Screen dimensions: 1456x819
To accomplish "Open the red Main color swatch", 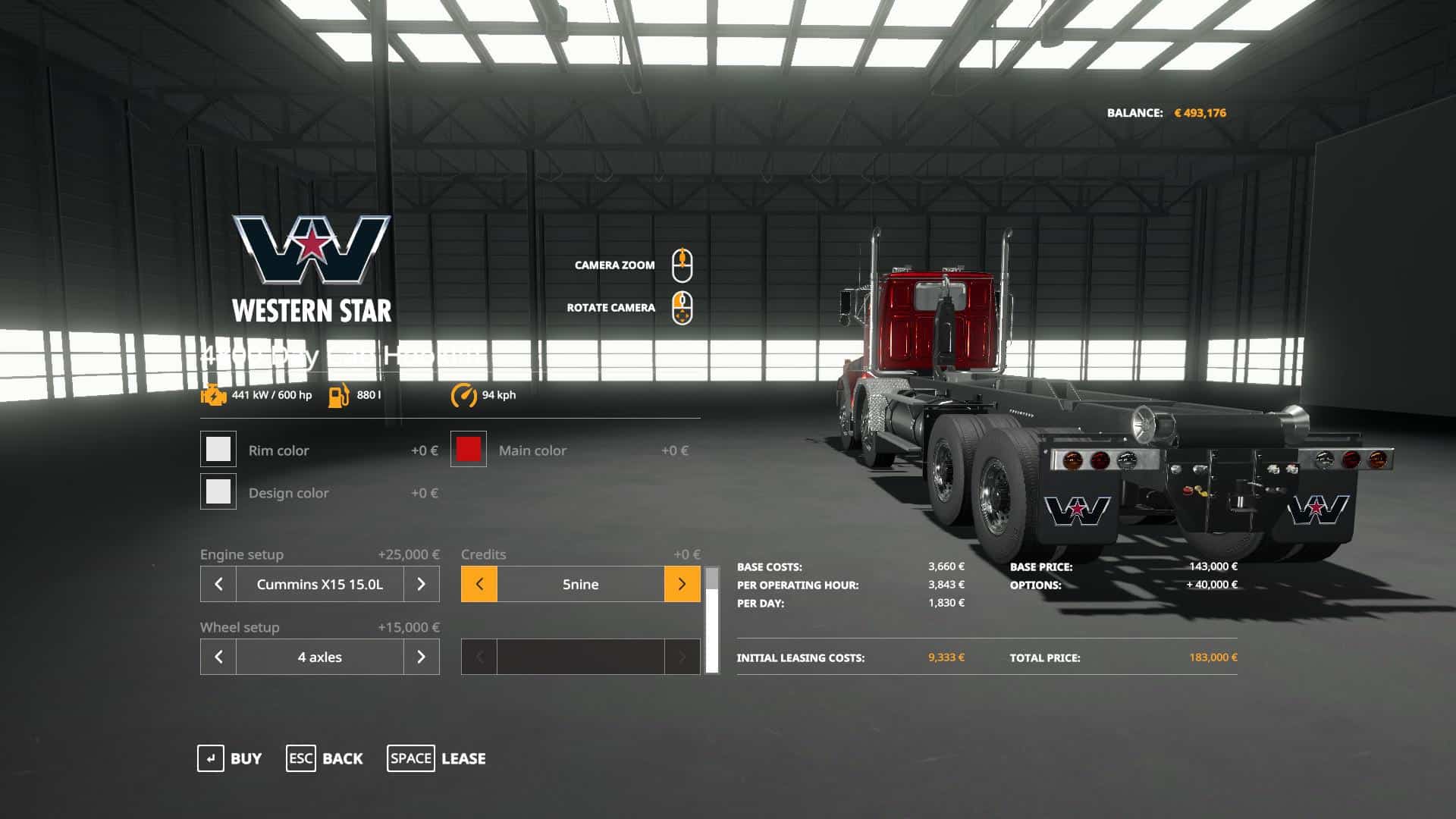I will (x=469, y=450).
